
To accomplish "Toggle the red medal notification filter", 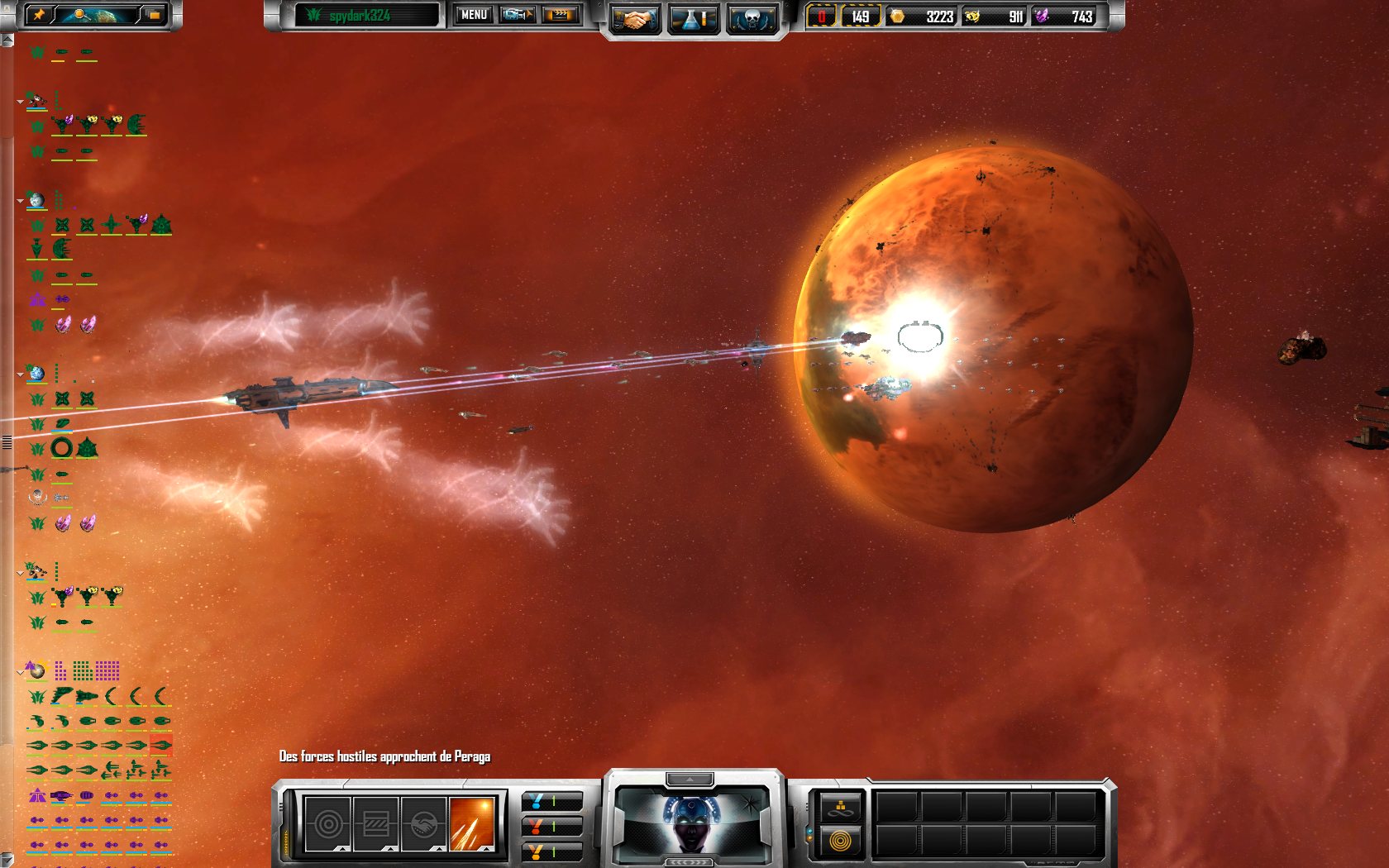I will click(x=536, y=827).
